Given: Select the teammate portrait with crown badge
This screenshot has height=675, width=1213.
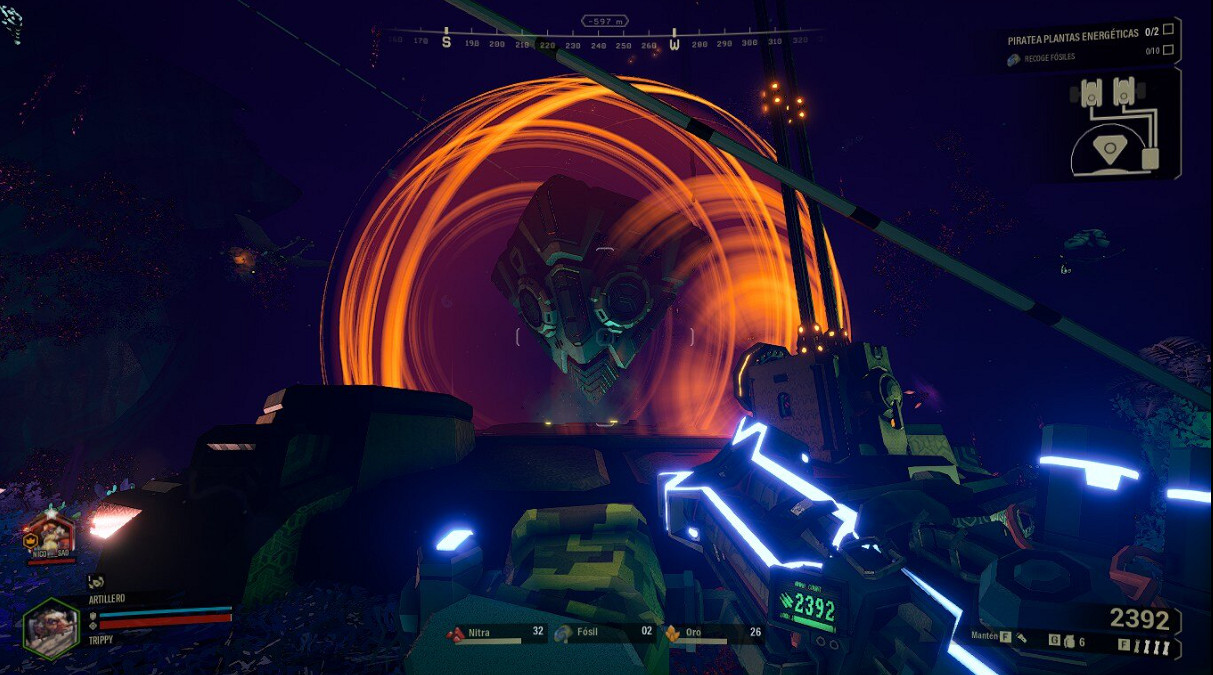Looking at the screenshot, I should (x=49, y=535).
